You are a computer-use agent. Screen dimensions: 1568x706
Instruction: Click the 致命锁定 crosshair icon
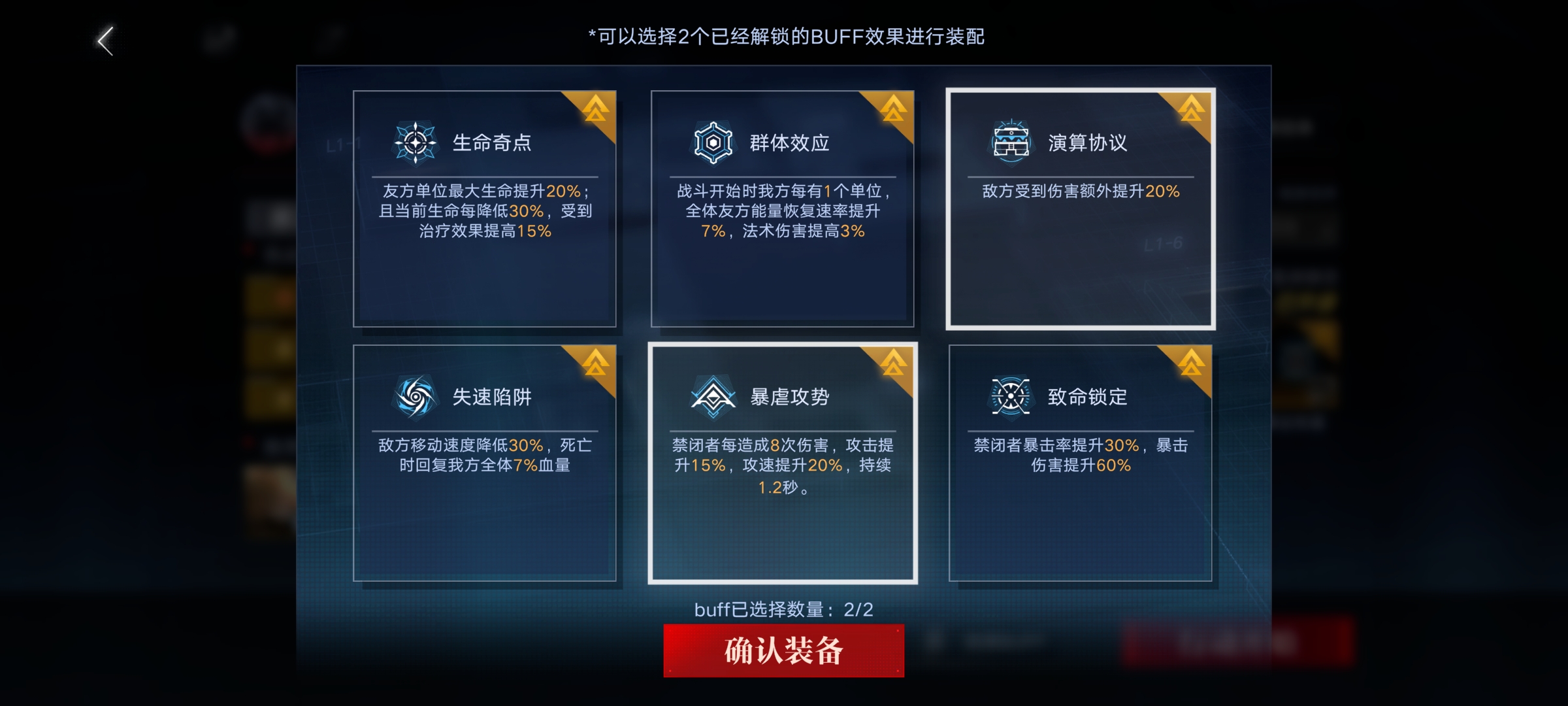tap(1011, 395)
